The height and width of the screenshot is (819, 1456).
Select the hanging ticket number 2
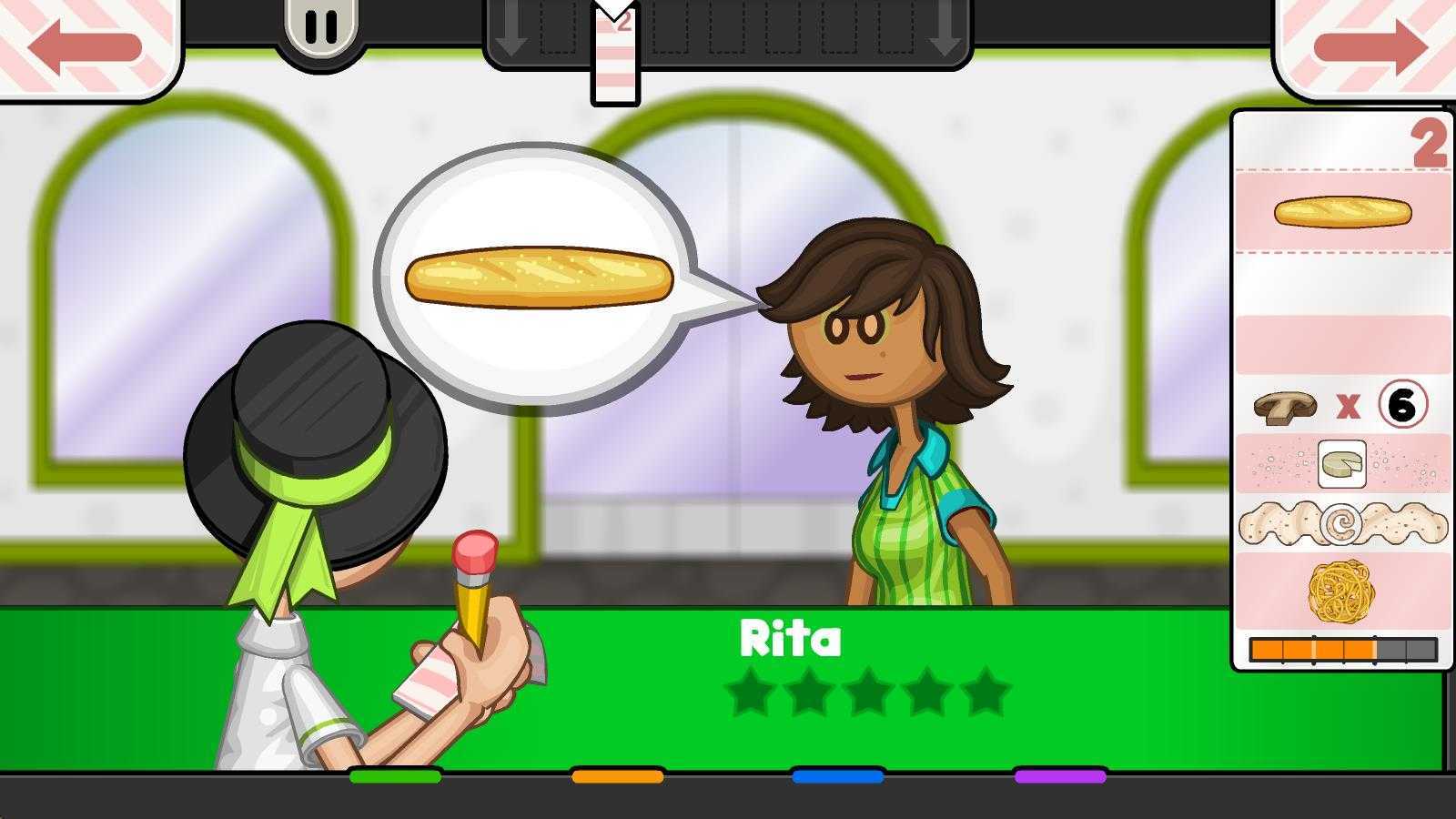(616, 55)
